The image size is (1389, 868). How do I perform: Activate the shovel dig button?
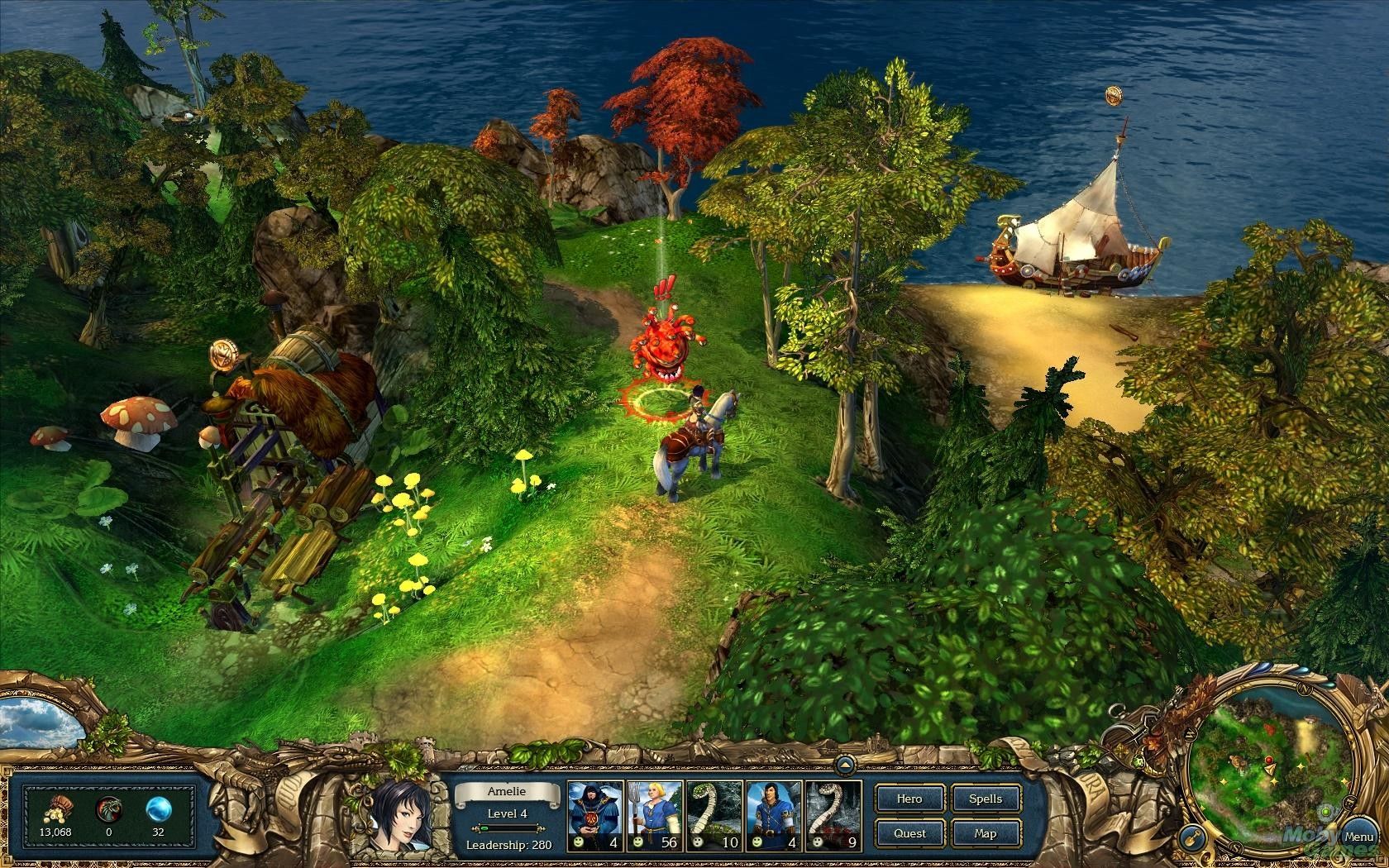(x=1191, y=837)
